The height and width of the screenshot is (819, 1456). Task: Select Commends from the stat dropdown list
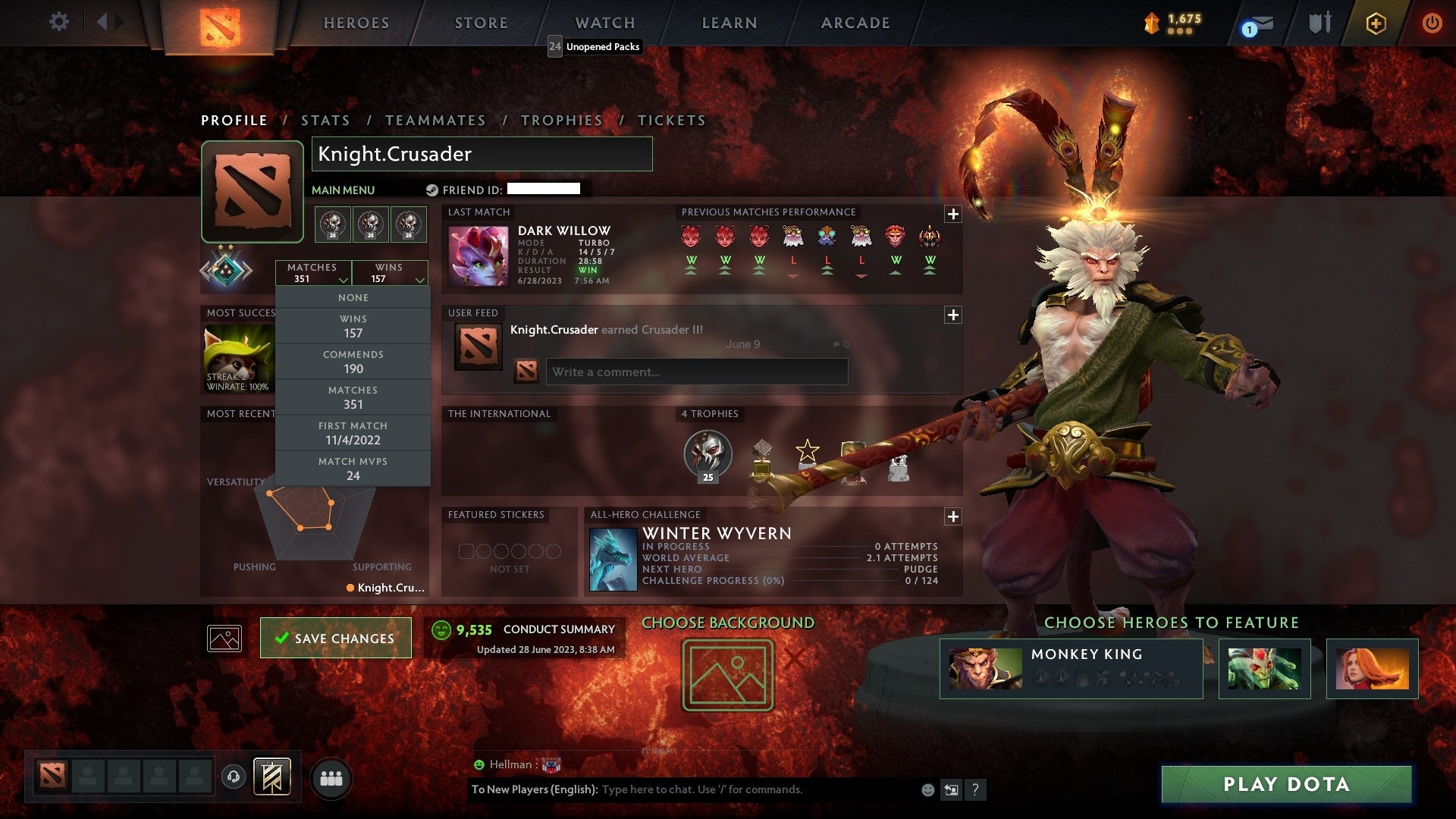353,362
